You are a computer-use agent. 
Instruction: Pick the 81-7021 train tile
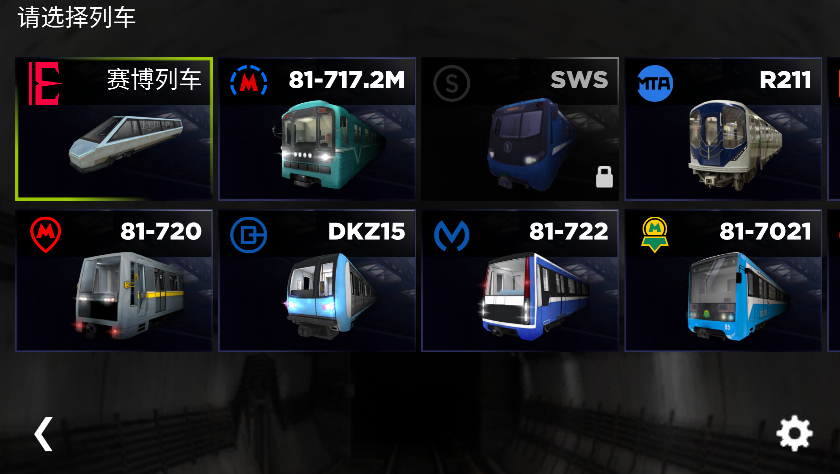(x=724, y=281)
